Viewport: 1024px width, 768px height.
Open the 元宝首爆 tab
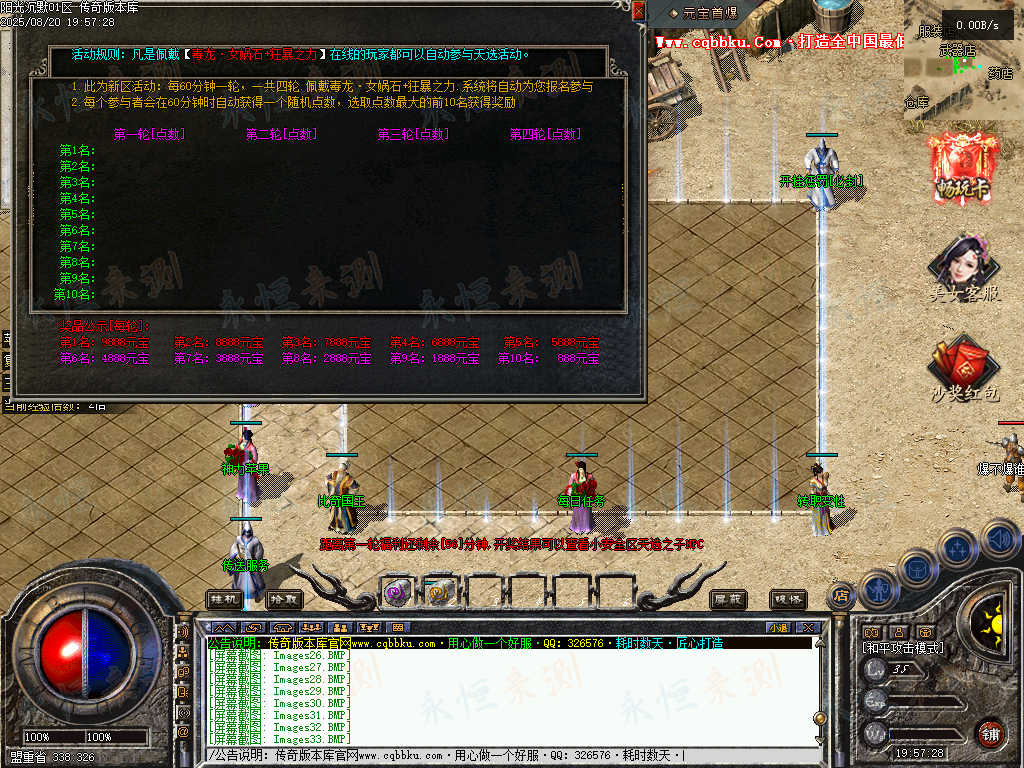pos(704,13)
